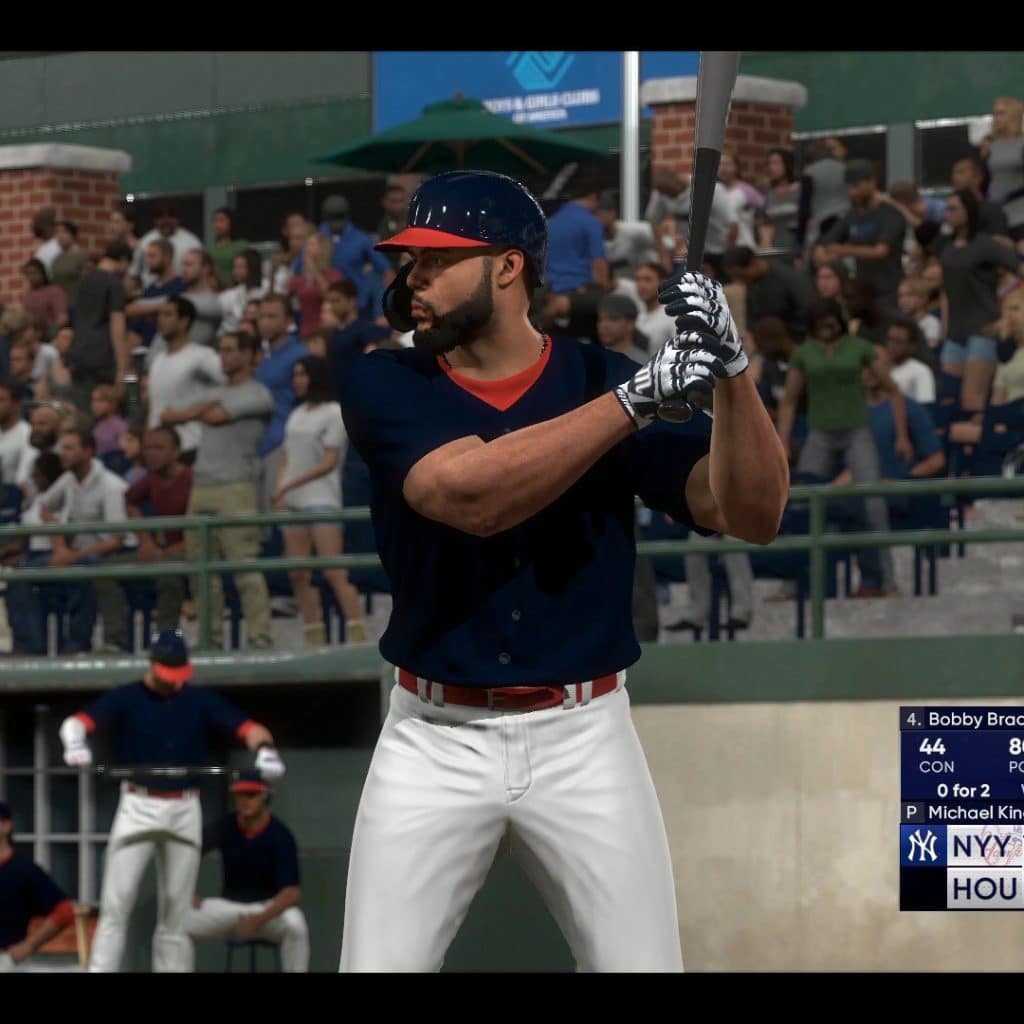Select the Bobby Brad batter name banner
The height and width of the screenshot is (1024, 1024).
[x=962, y=719]
